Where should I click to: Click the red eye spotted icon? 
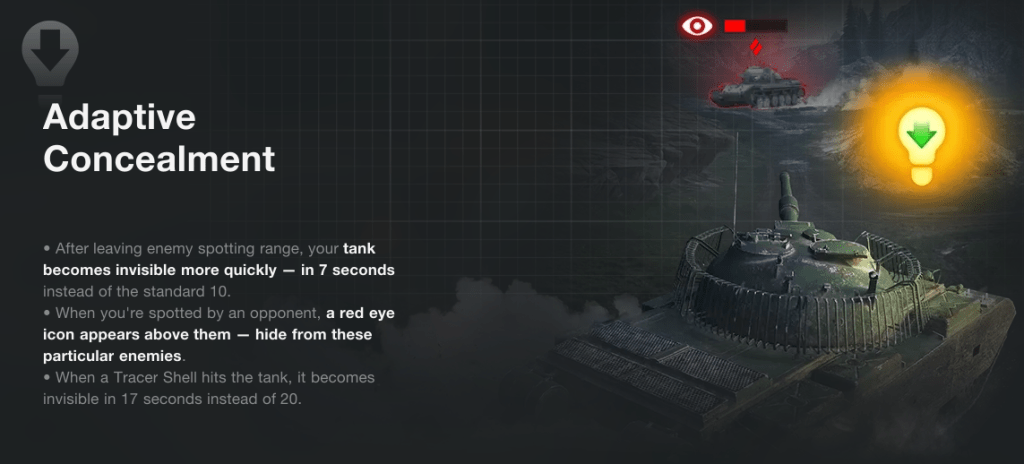[696, 26]
